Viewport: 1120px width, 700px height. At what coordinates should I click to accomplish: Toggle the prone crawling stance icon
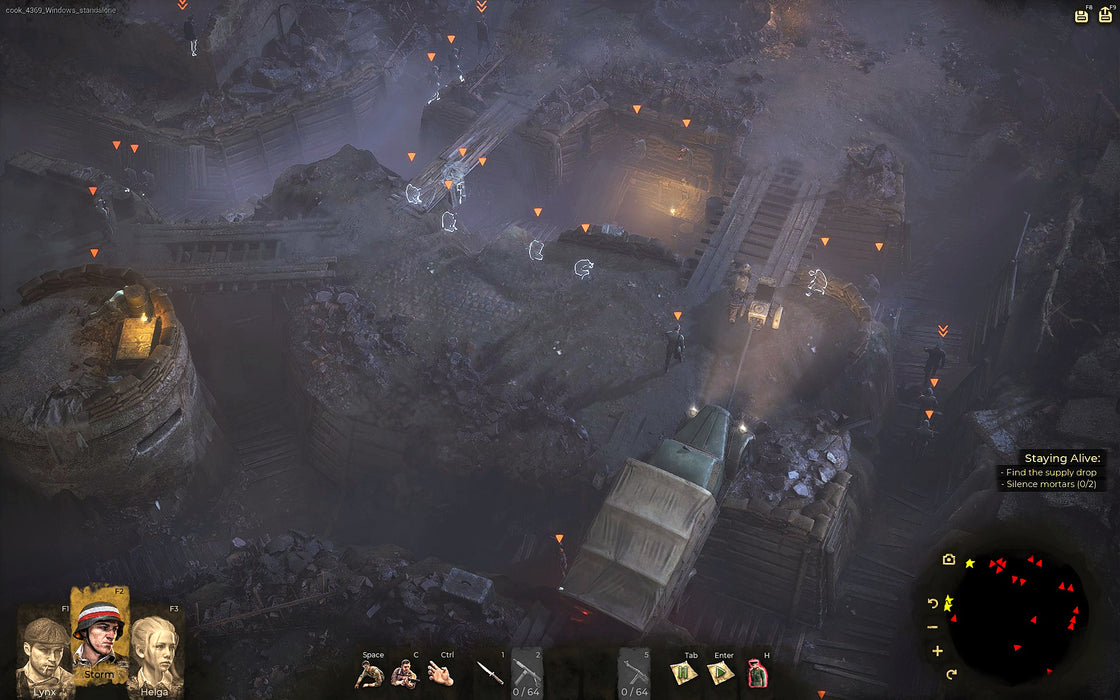pos(370,674)
